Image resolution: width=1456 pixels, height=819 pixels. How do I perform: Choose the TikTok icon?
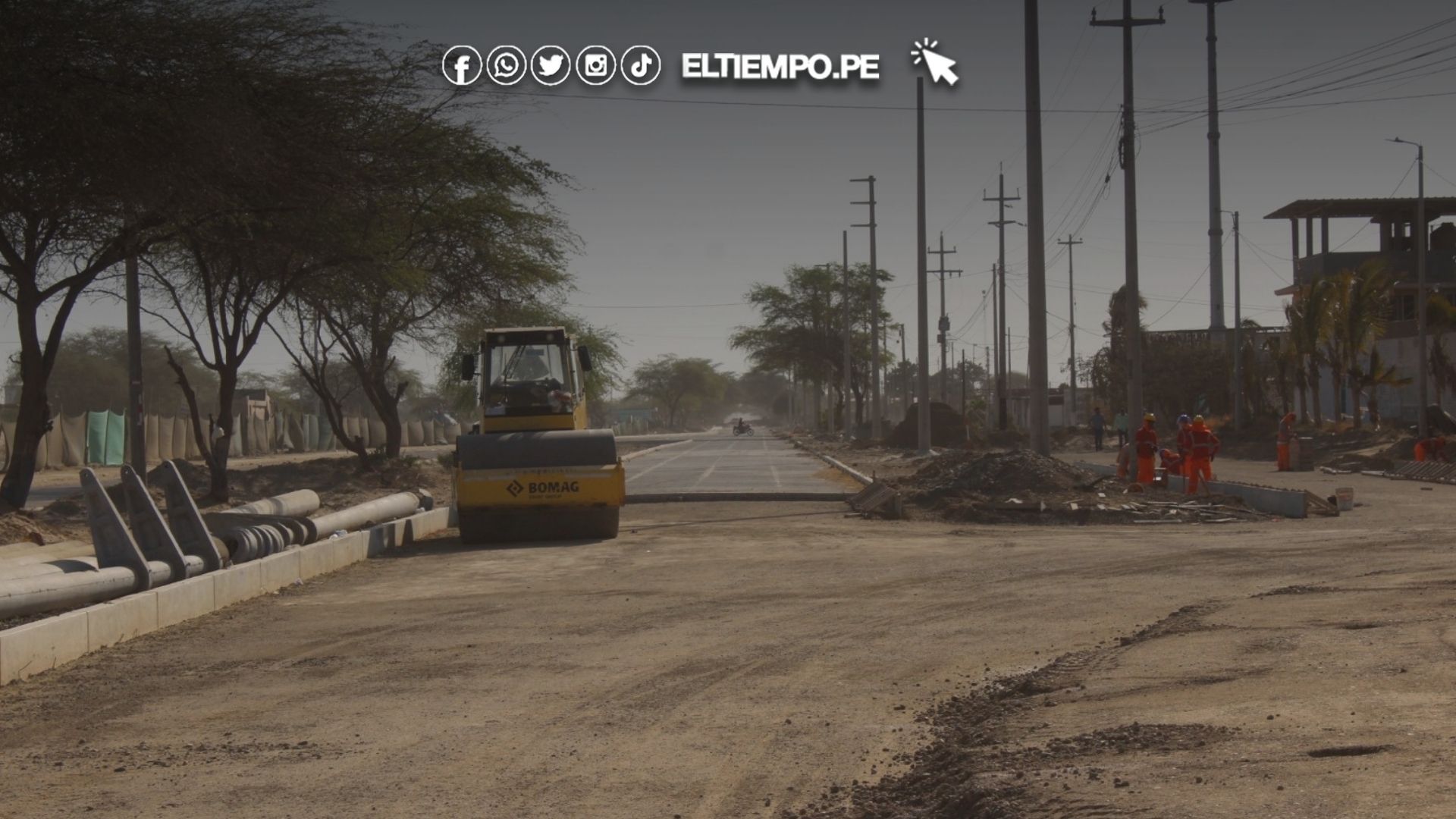[x=640, y=65]
